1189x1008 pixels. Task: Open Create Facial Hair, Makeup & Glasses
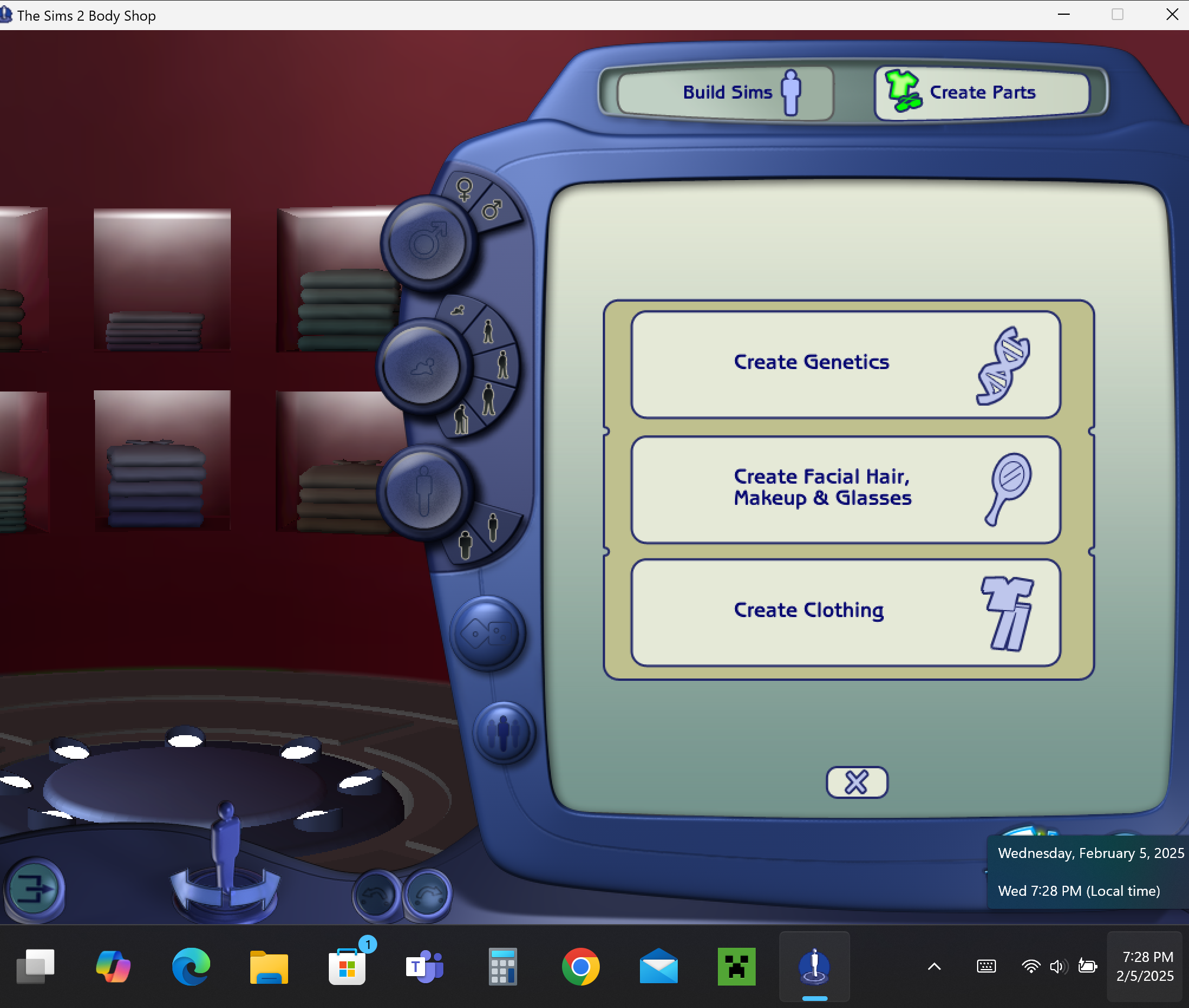pyautogui.click(x=845, y=489)
